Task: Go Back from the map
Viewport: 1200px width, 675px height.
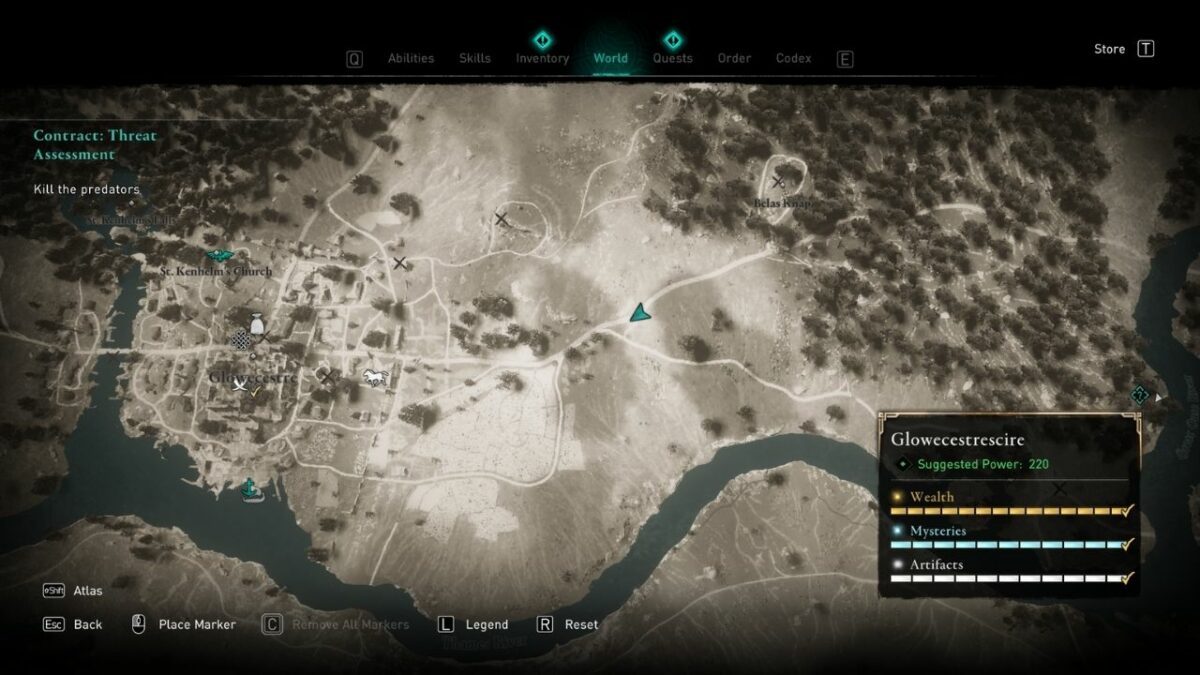Action: click(x=87, y=625)
